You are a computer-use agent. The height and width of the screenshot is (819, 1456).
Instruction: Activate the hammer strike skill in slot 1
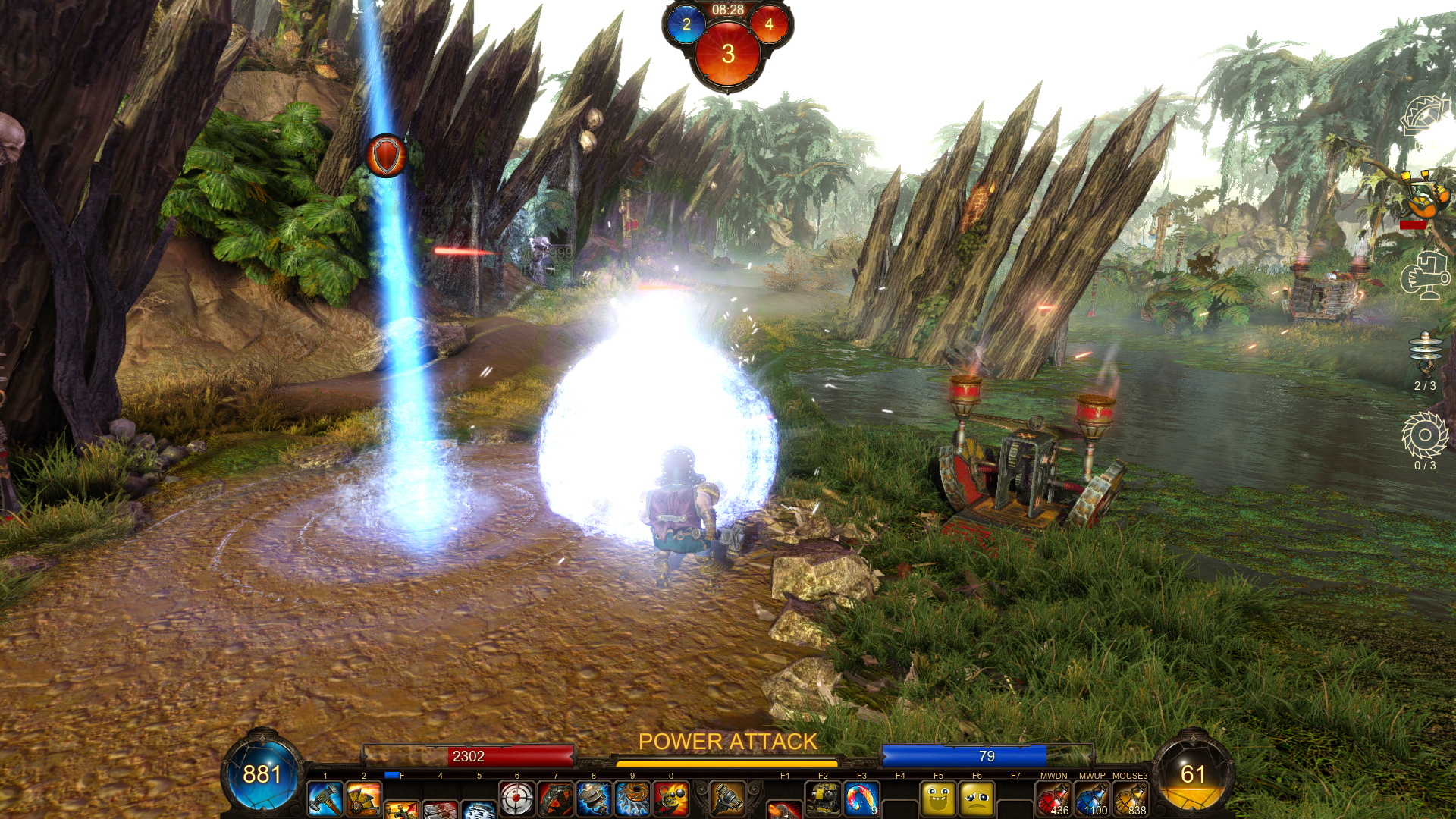click(x=325, y=799)
